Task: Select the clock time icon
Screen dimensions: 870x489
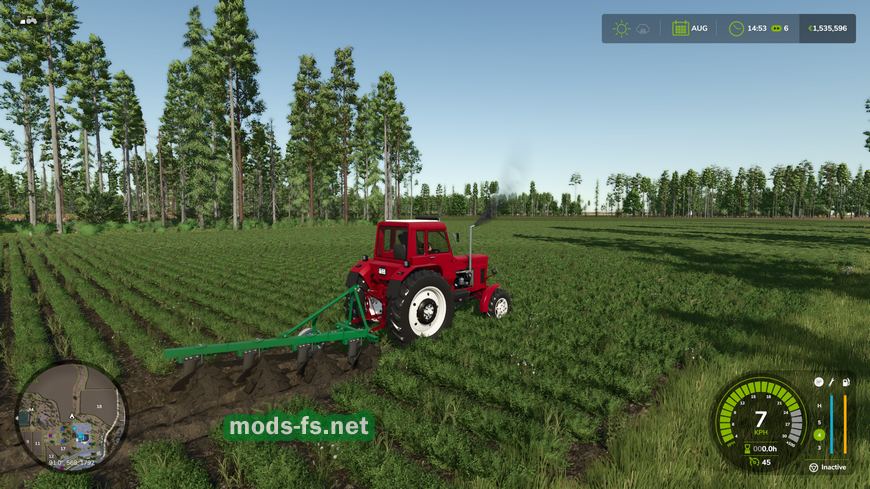Action: [736, 28]
